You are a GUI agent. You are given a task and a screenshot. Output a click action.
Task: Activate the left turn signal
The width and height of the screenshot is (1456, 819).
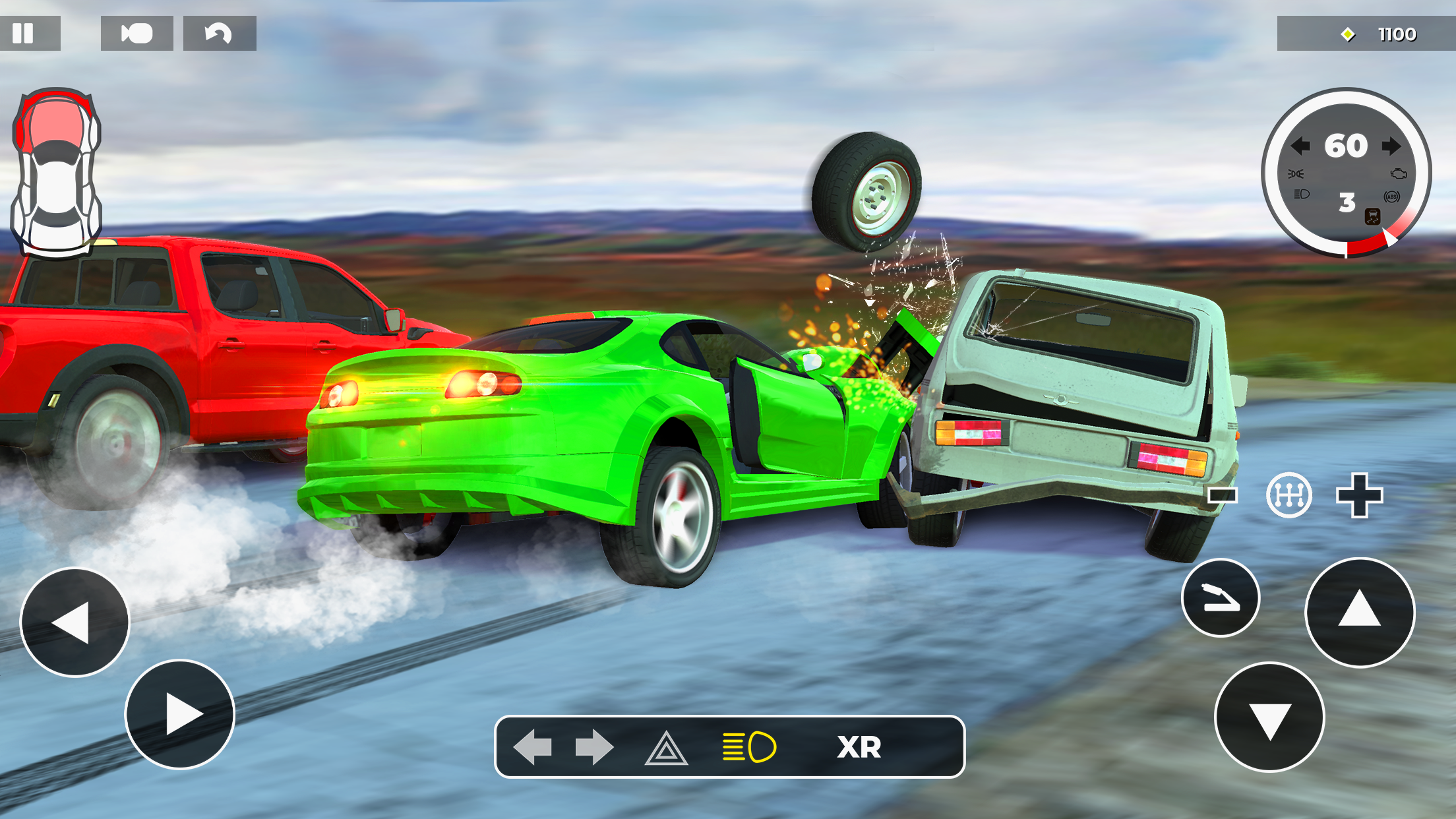pos(534,747)
